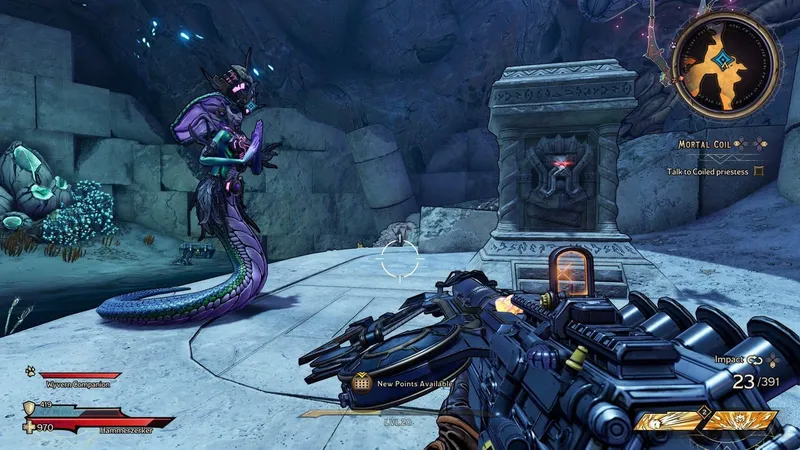Click the health cross icon beside 970
The height and width of the screenshot is (450, 800).
[x=29, y=427]
